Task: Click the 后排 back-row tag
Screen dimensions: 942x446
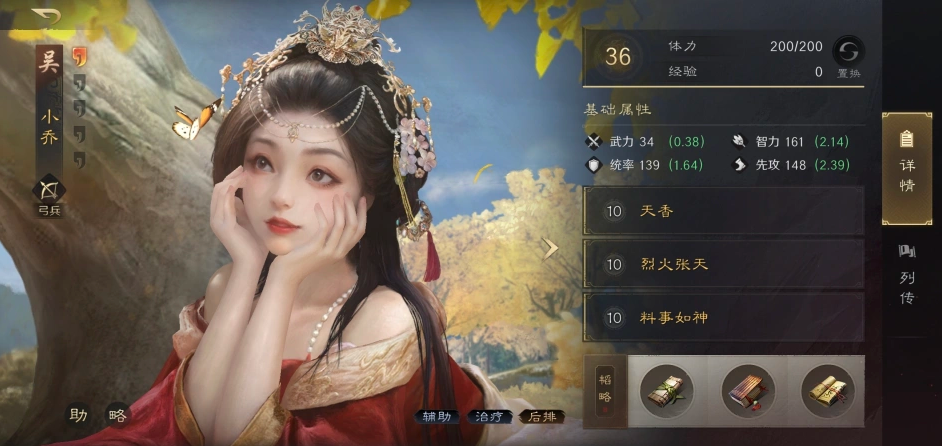Action: [542, 417]
